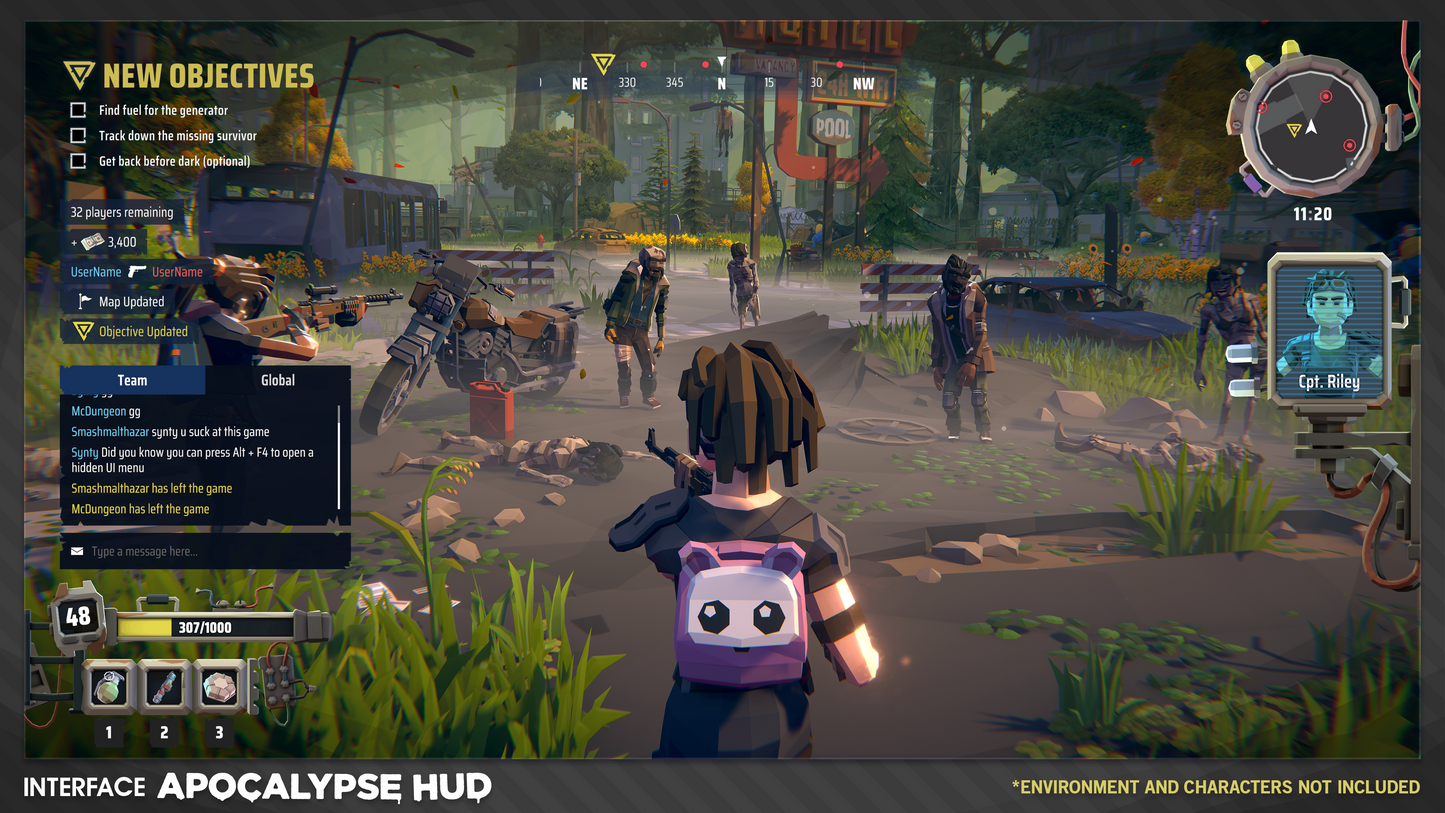This screenshot has width=1445, height=813.
Task: Check off 'Track down the missing survivor'
Action: [x=78, y=135]
